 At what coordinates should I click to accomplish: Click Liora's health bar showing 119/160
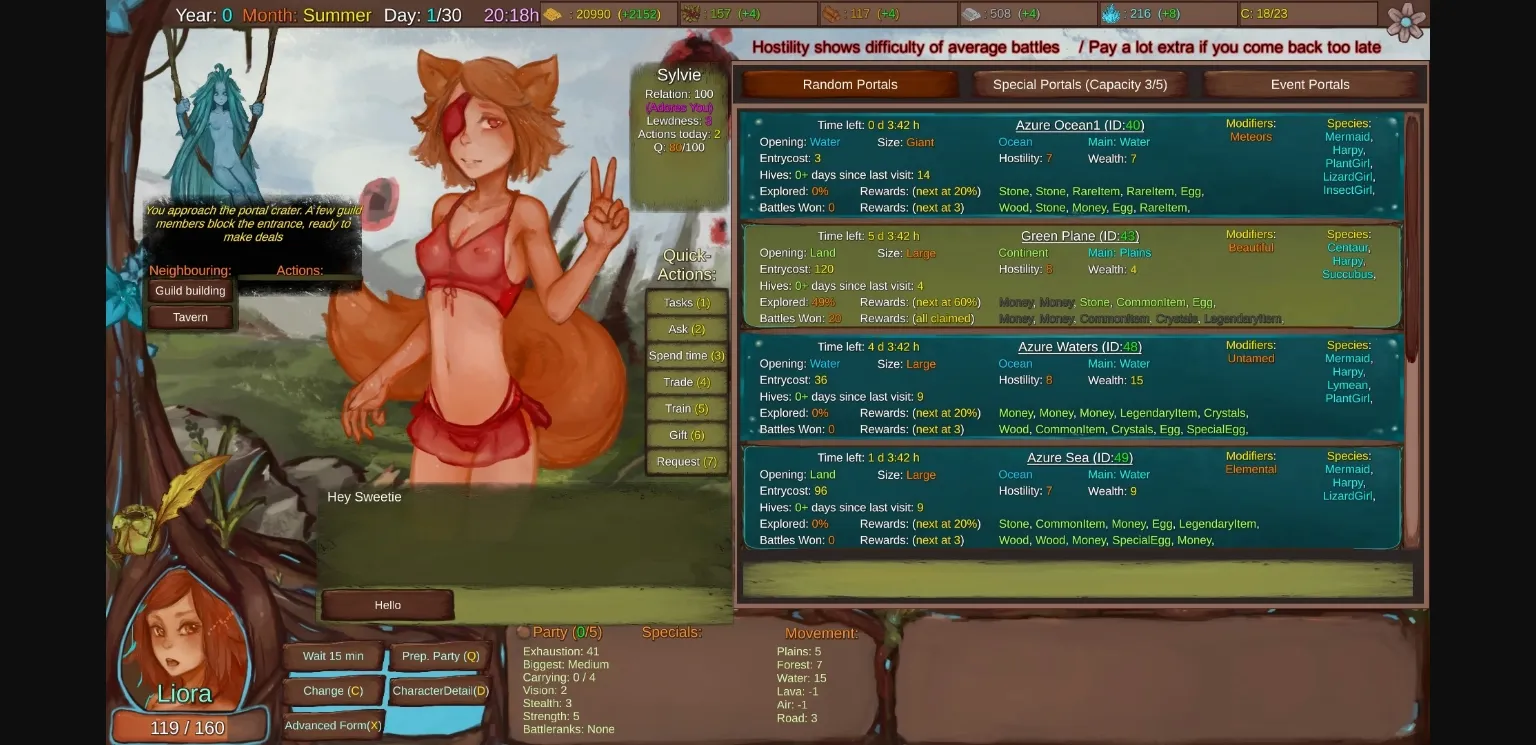189,727
